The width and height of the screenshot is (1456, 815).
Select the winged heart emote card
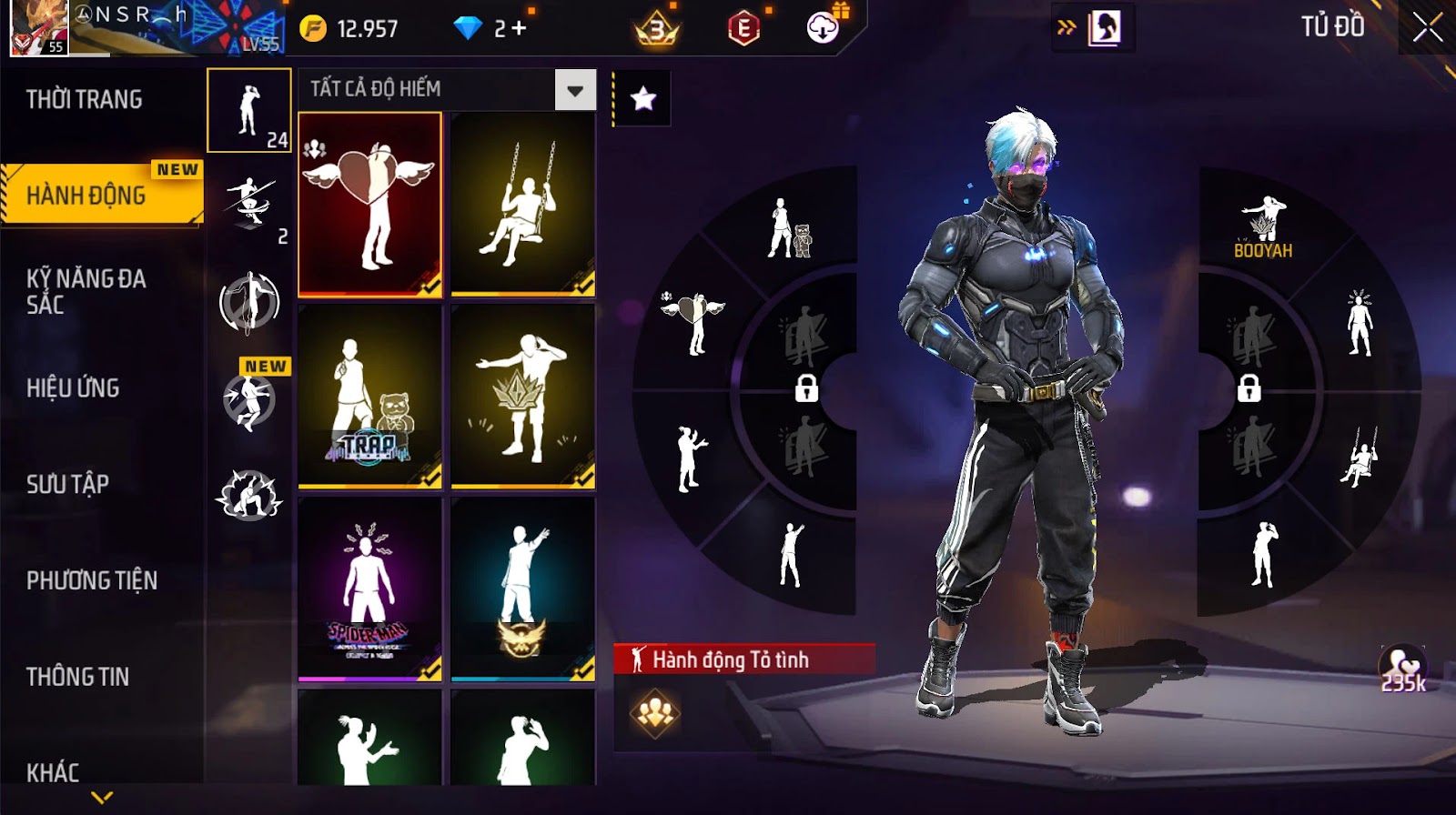(369, 204)
